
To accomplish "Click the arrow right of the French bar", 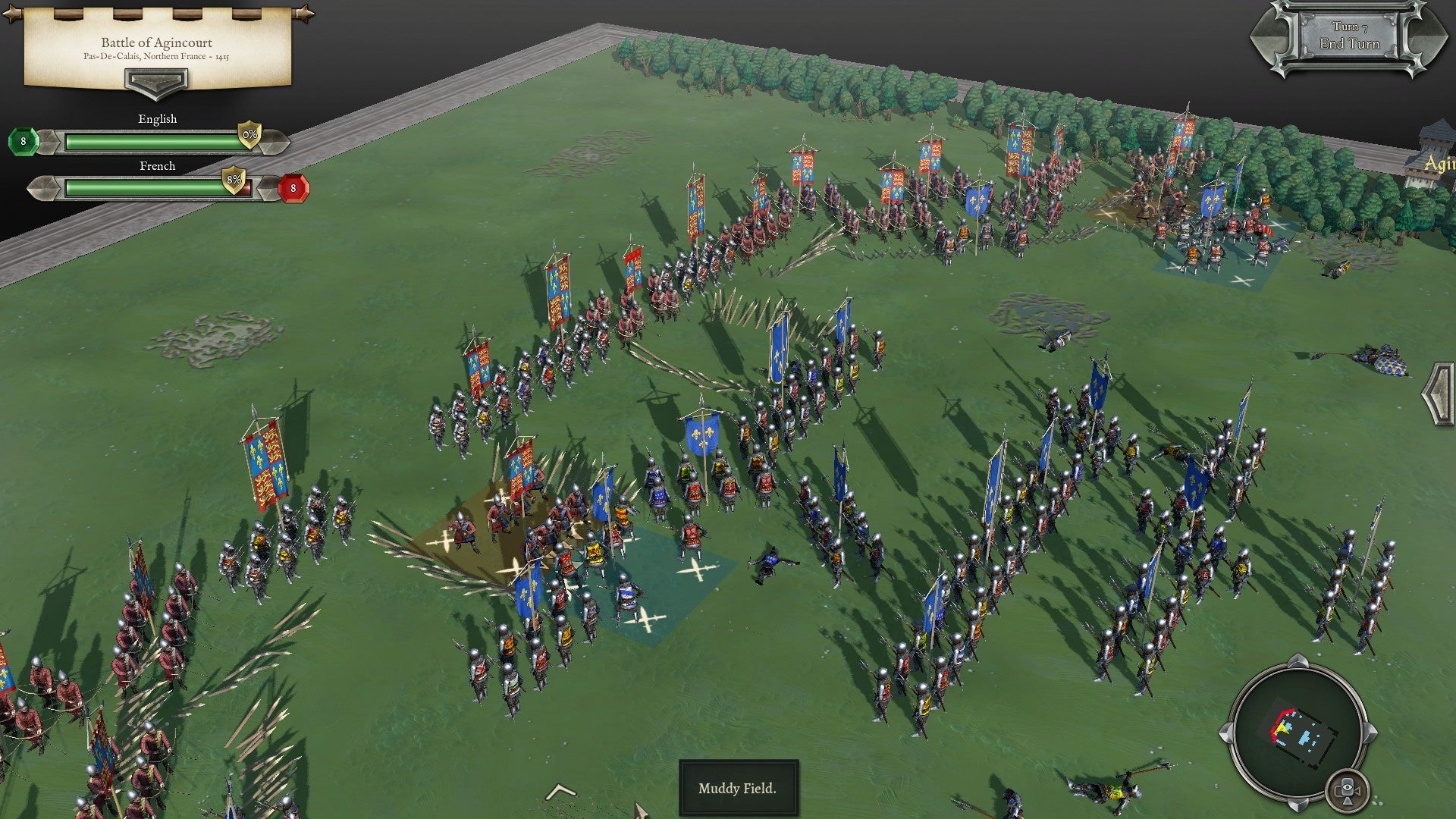I will tap(268, 188).
